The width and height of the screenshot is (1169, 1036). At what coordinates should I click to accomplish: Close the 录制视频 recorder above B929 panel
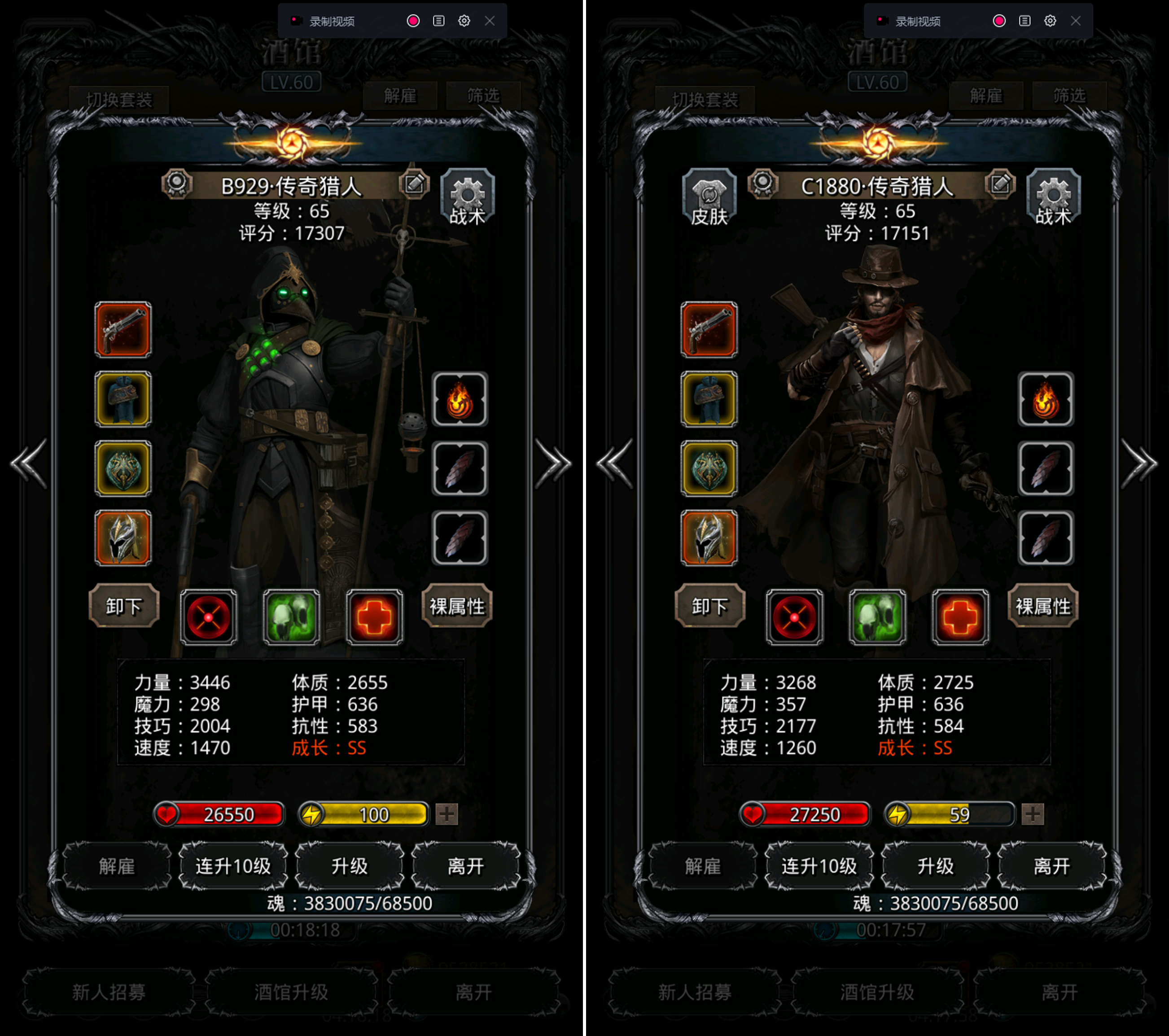tap(490, 21)
